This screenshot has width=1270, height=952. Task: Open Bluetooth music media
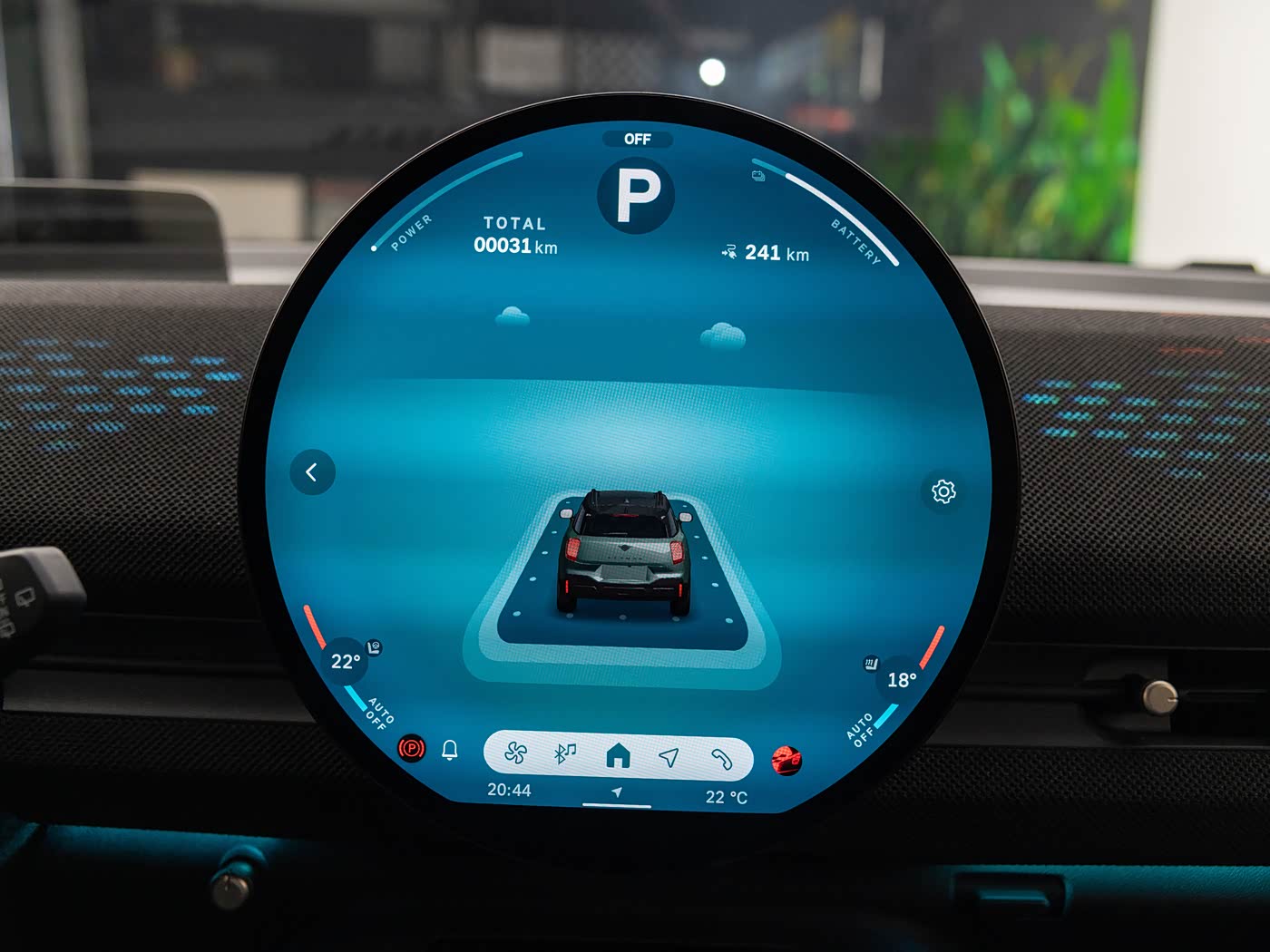[565, 753]
